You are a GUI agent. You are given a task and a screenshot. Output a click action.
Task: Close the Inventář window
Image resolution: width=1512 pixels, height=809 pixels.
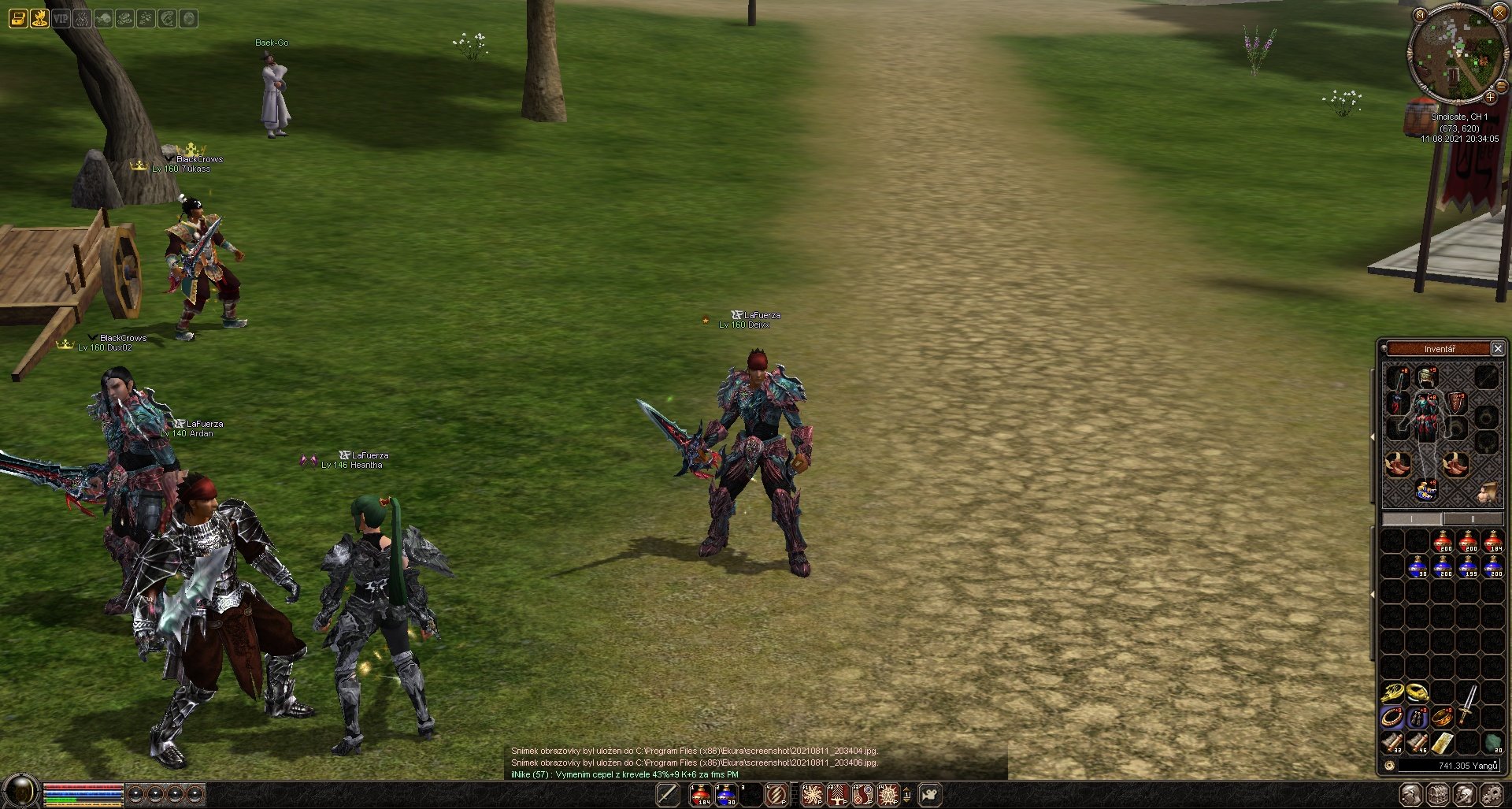tap(1498, 348)
